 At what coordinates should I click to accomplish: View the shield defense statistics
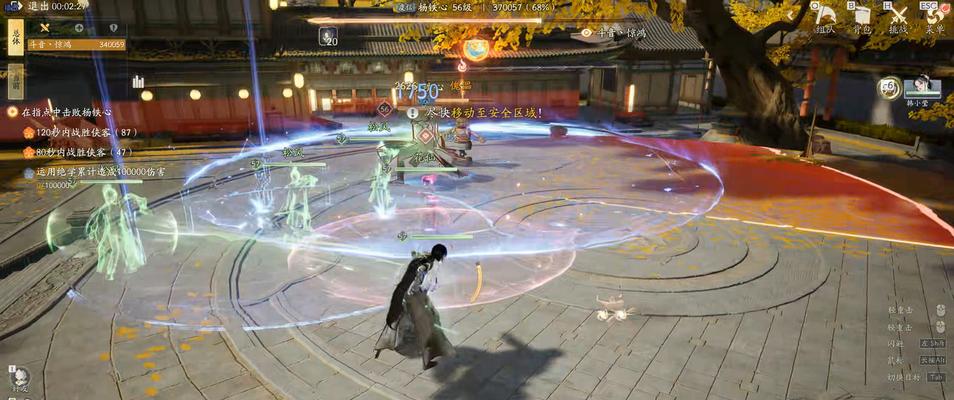[113, 28]
